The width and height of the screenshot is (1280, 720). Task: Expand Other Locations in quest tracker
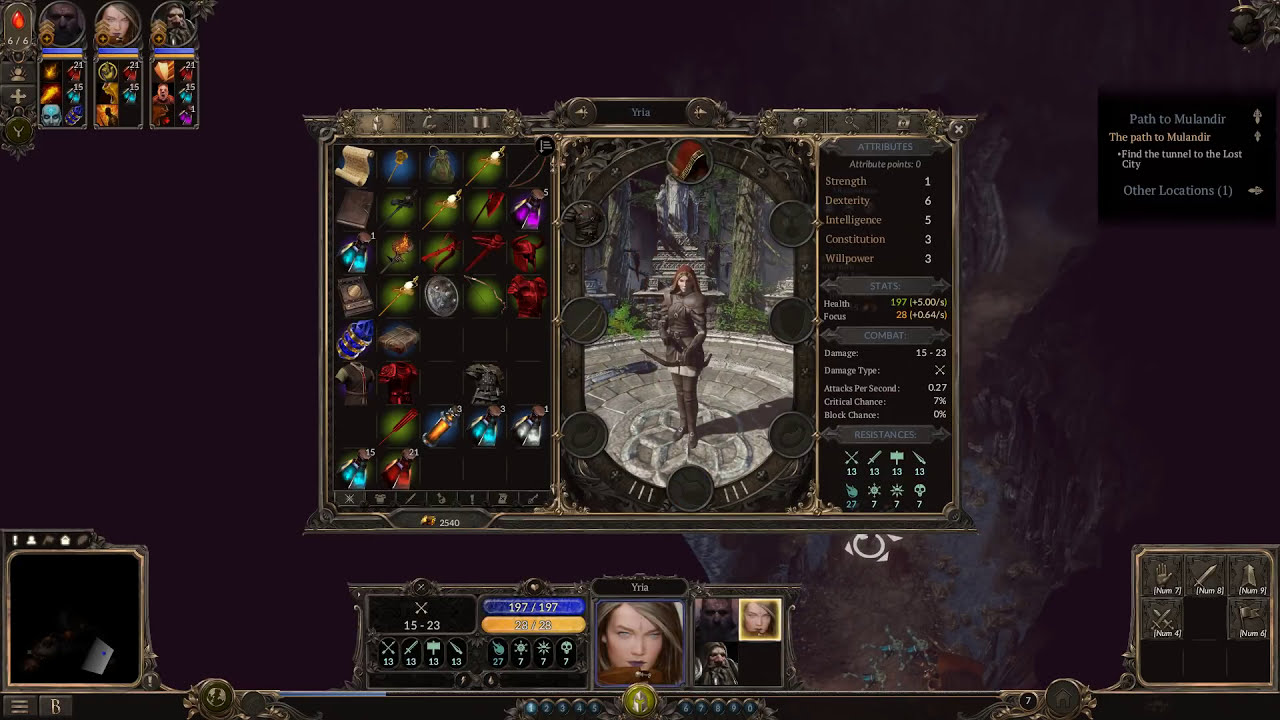point(1178,190)
